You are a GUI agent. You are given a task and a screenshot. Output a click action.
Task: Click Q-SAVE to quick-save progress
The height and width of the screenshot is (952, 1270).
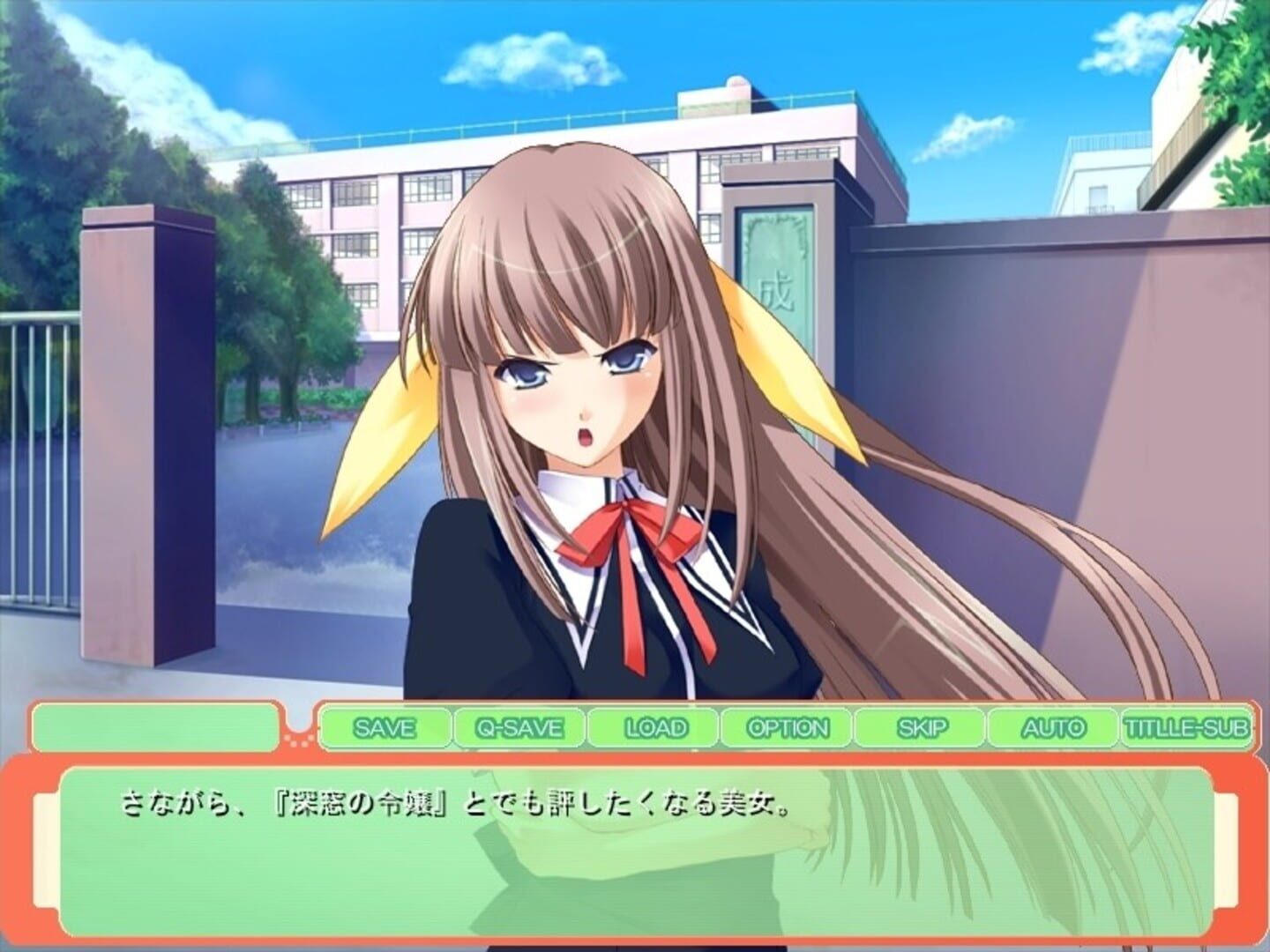click(517, 728)
